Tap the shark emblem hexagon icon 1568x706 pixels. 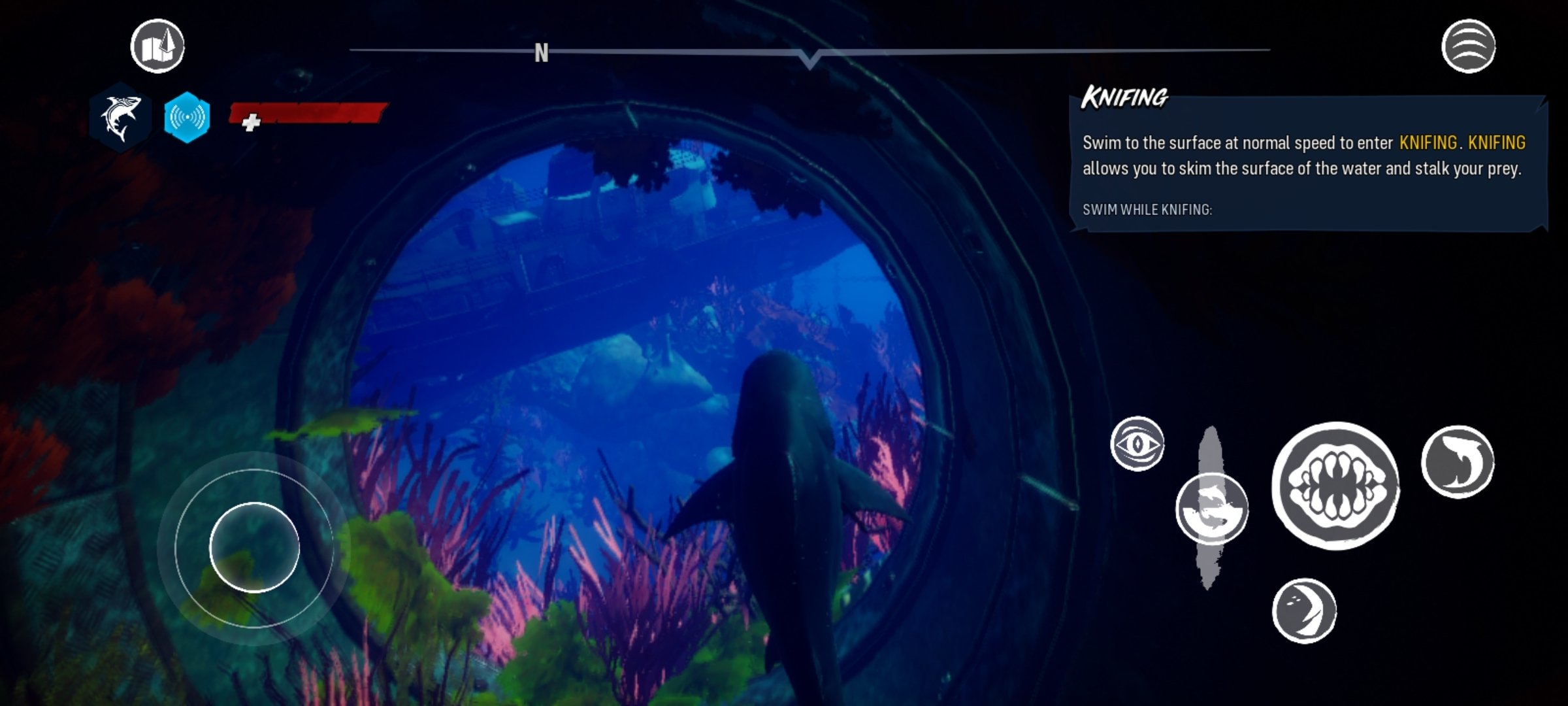pyautogui.click(x=121, y=118)
